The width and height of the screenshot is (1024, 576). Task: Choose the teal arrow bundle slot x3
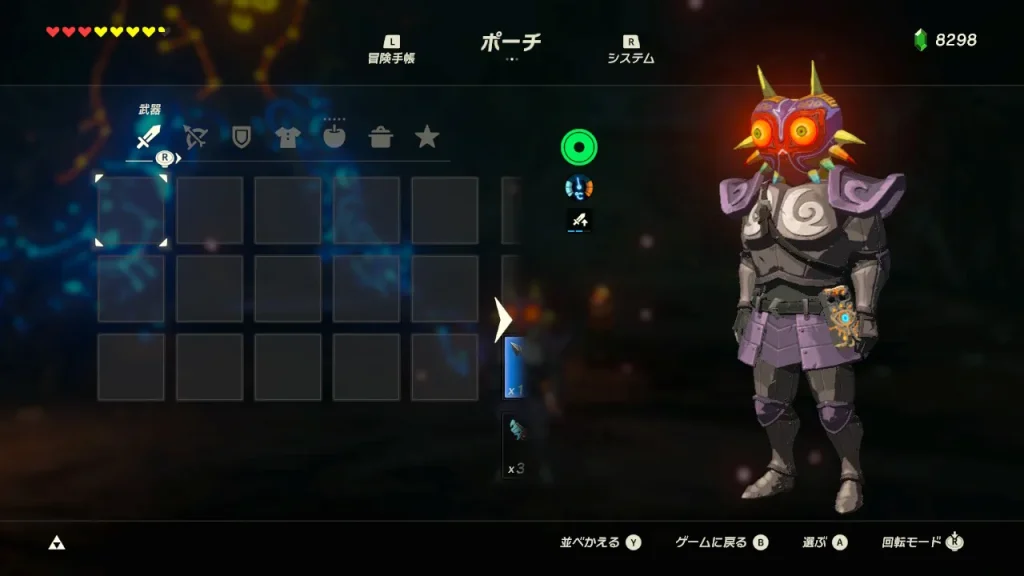[x=513, y=444]
